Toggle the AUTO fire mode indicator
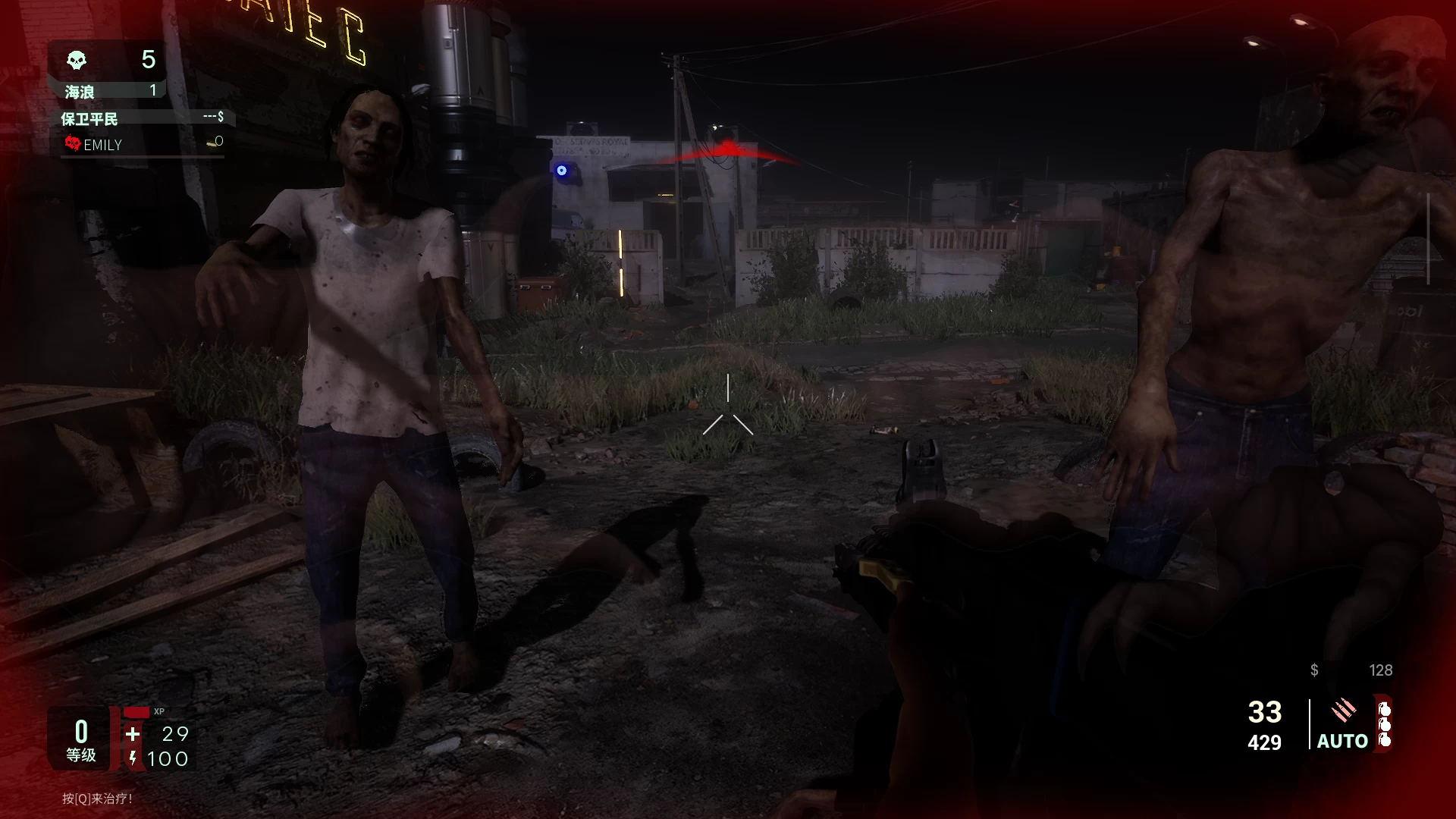The width and height of the screenshot is (1456, 819). click(1341, 741)
